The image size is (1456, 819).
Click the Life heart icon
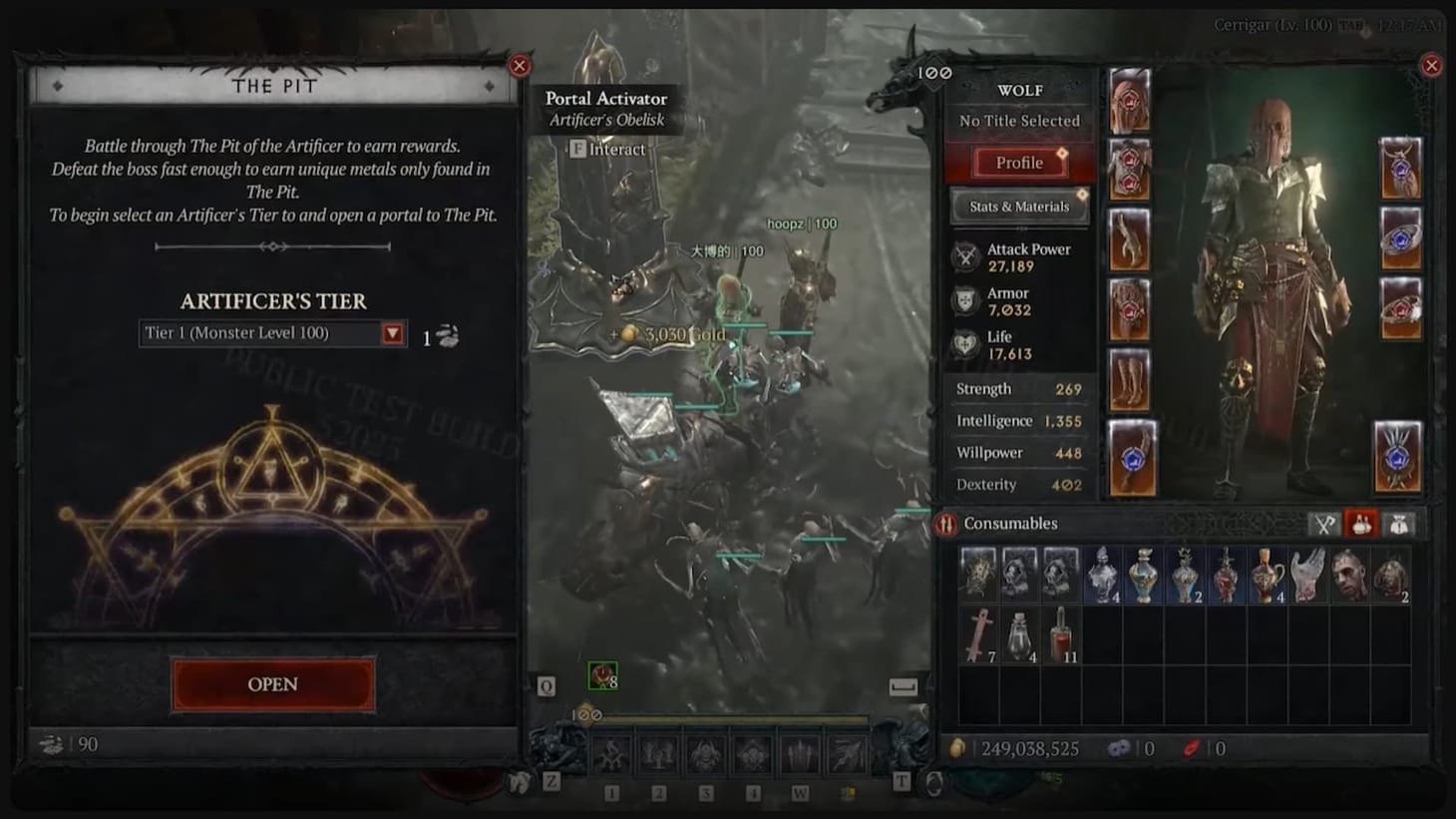pyautogui.click(x=963, y=345)
